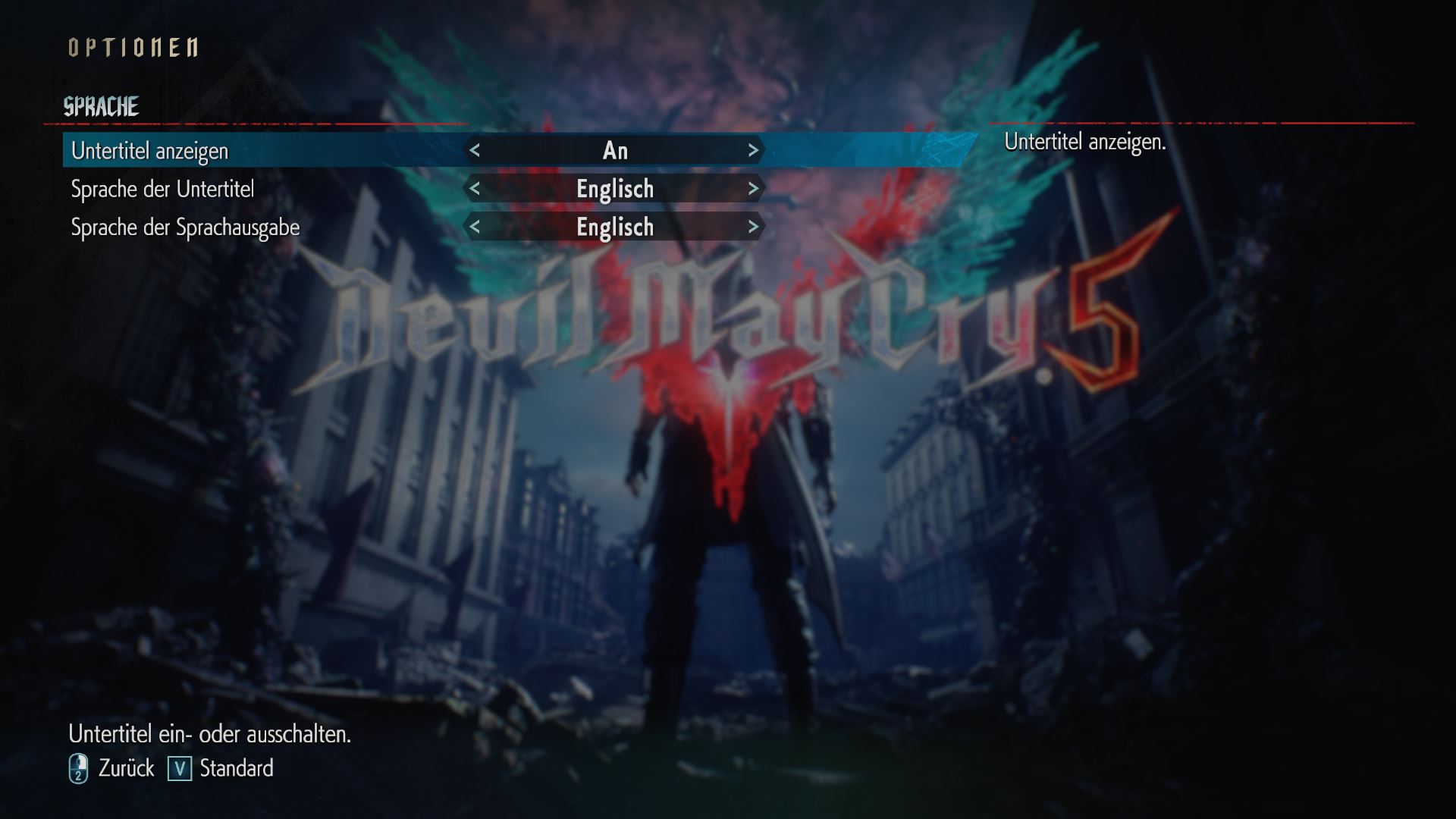The image size is (1456, 819).
Task: Click Standard to reset defaults
Action: point(235,768)
